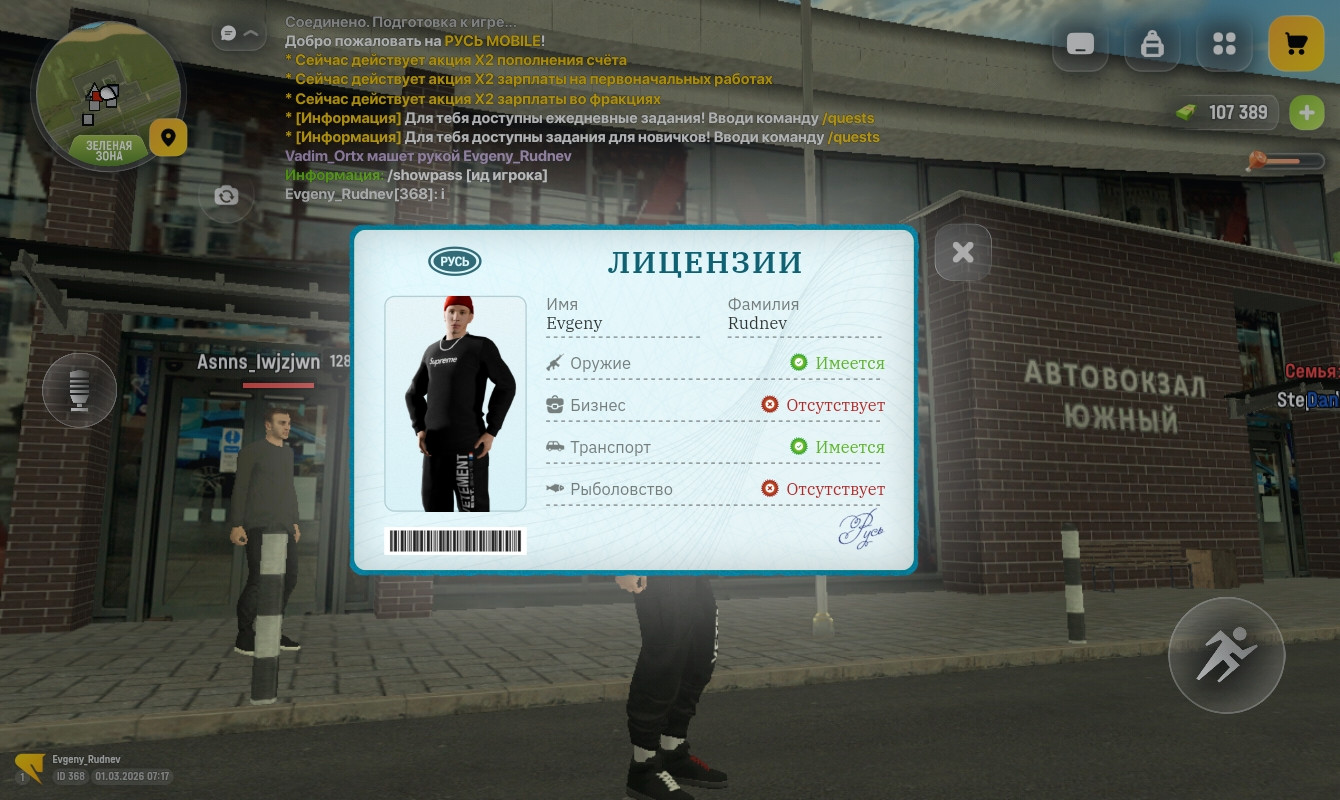Click the red Бизнес license status indicator
This screenshot has width=1340, height=800.
click(x=769, y=404)
